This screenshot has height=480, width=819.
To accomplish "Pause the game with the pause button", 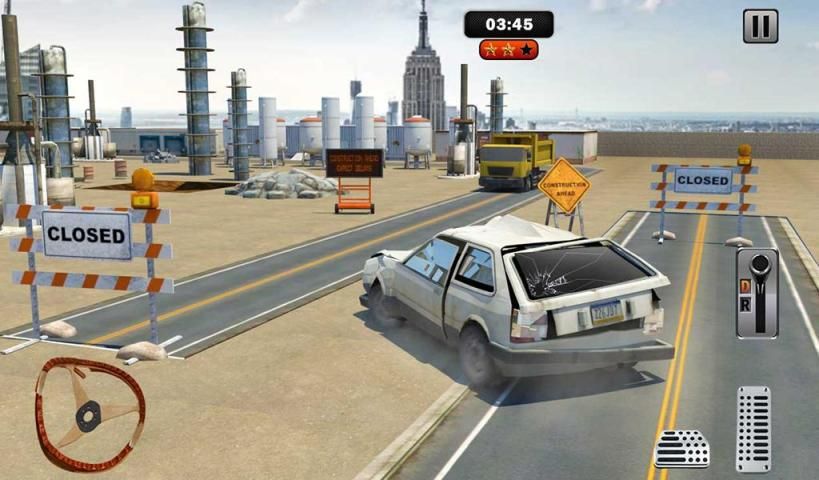I will tap(760, 26).
